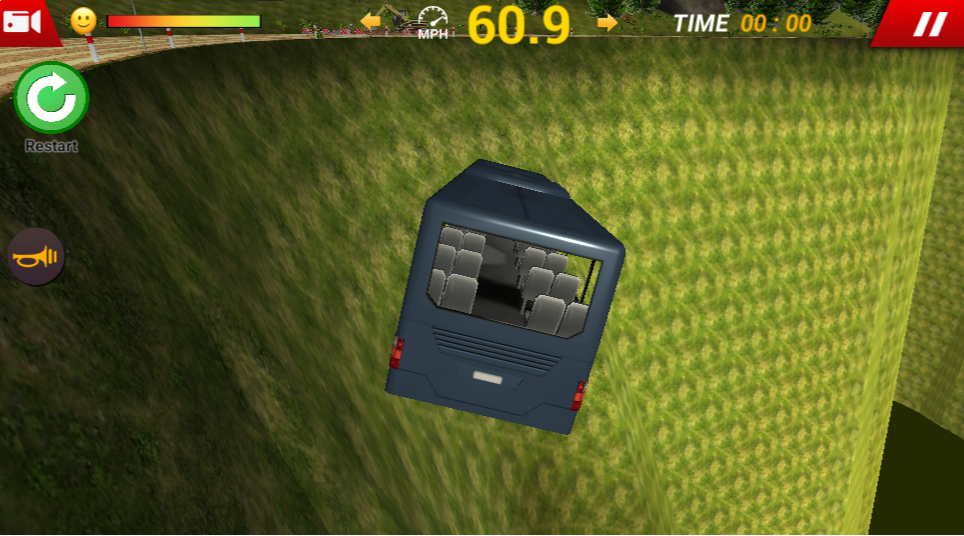Restart the level
The image size is (964, 536).
coord(51,98)
